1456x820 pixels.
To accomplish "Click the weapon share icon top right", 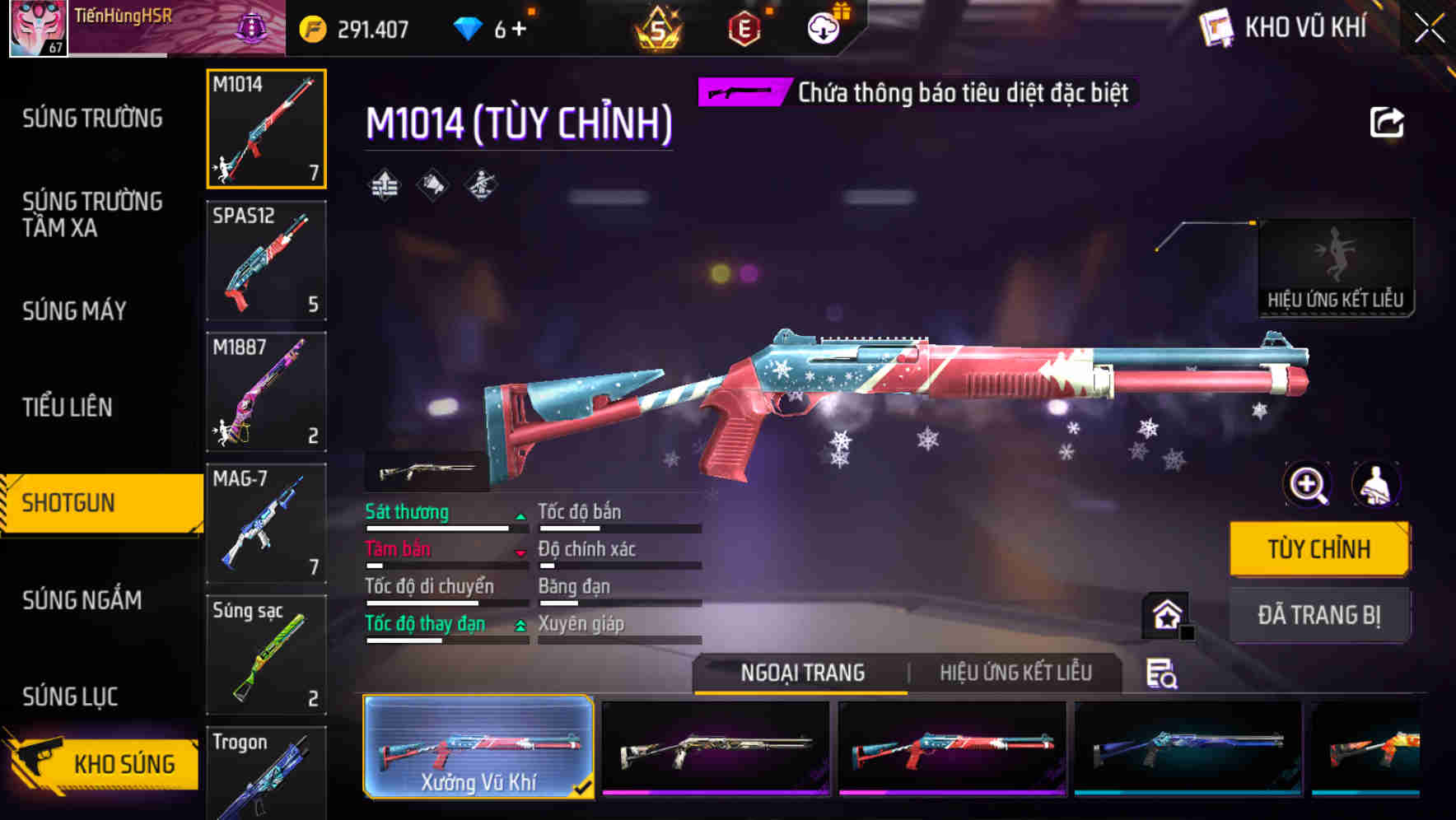I will pos(1388,122).
